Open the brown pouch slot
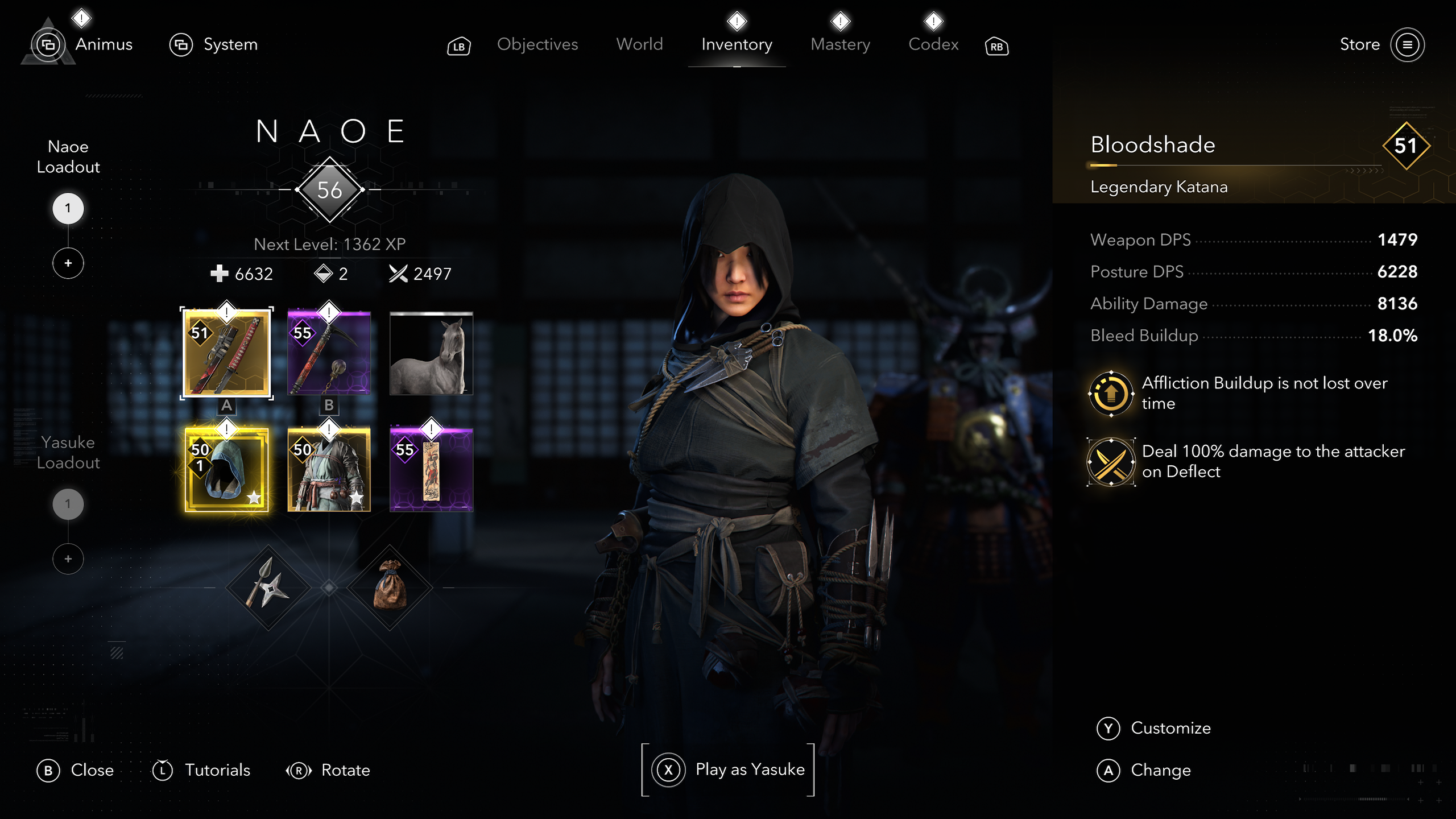1456x819 pixels. coord(390,588)
